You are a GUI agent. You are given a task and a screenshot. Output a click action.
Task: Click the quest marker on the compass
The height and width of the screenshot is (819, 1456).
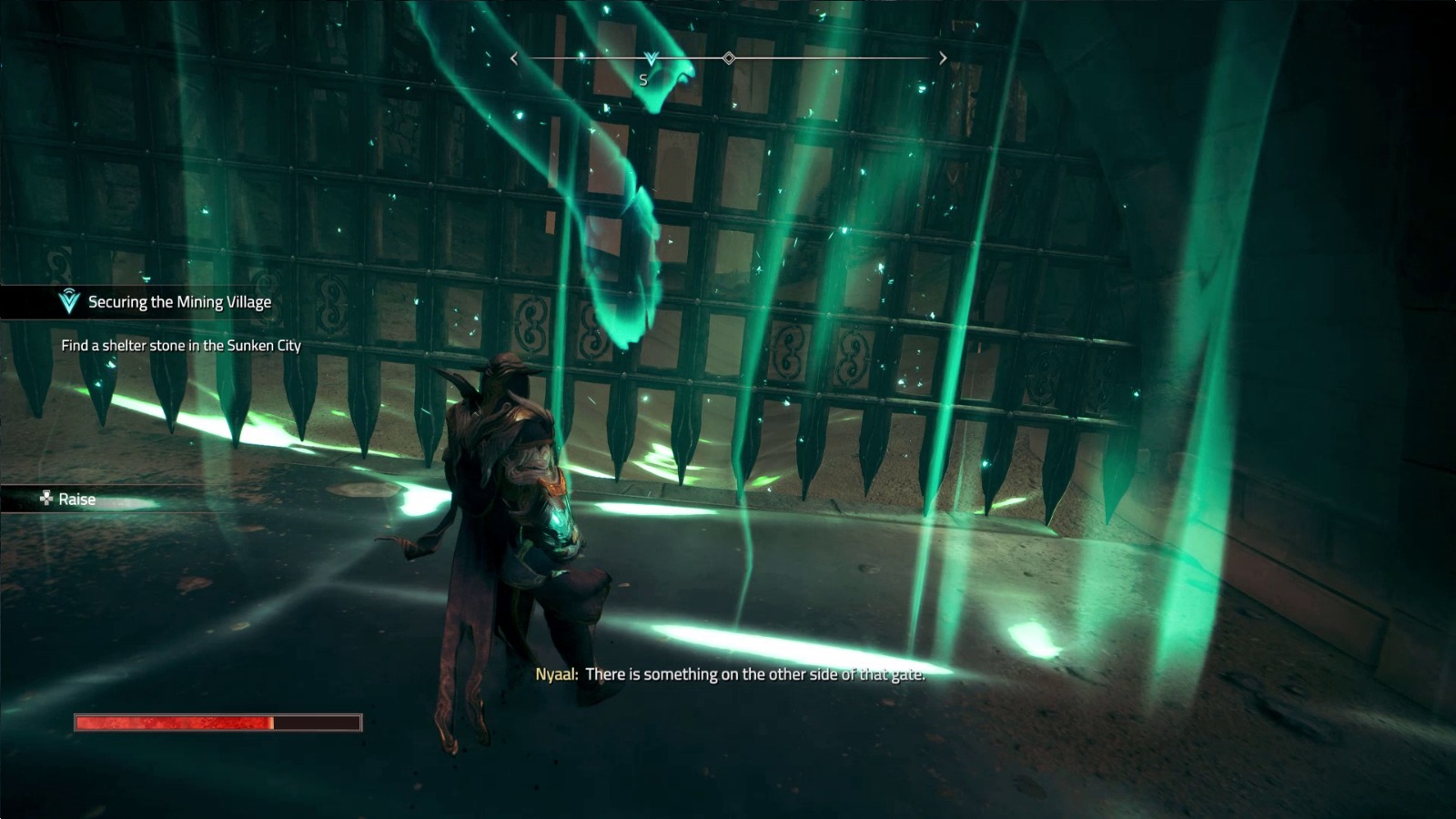pos(651,59)
